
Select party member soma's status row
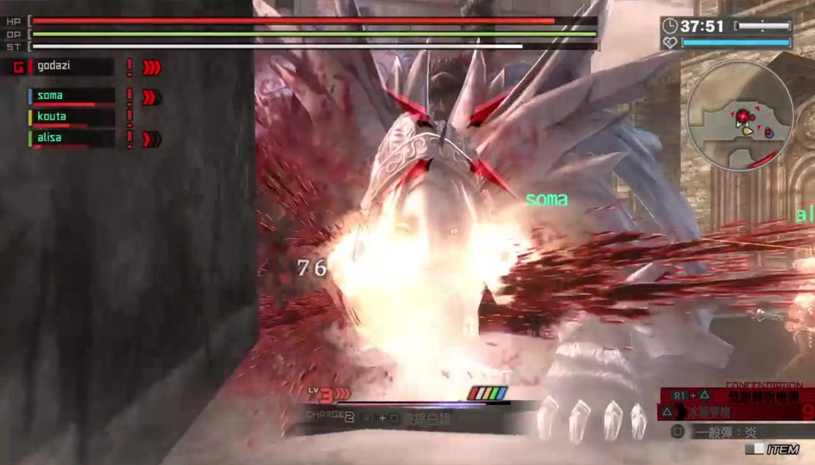[70, 96]
